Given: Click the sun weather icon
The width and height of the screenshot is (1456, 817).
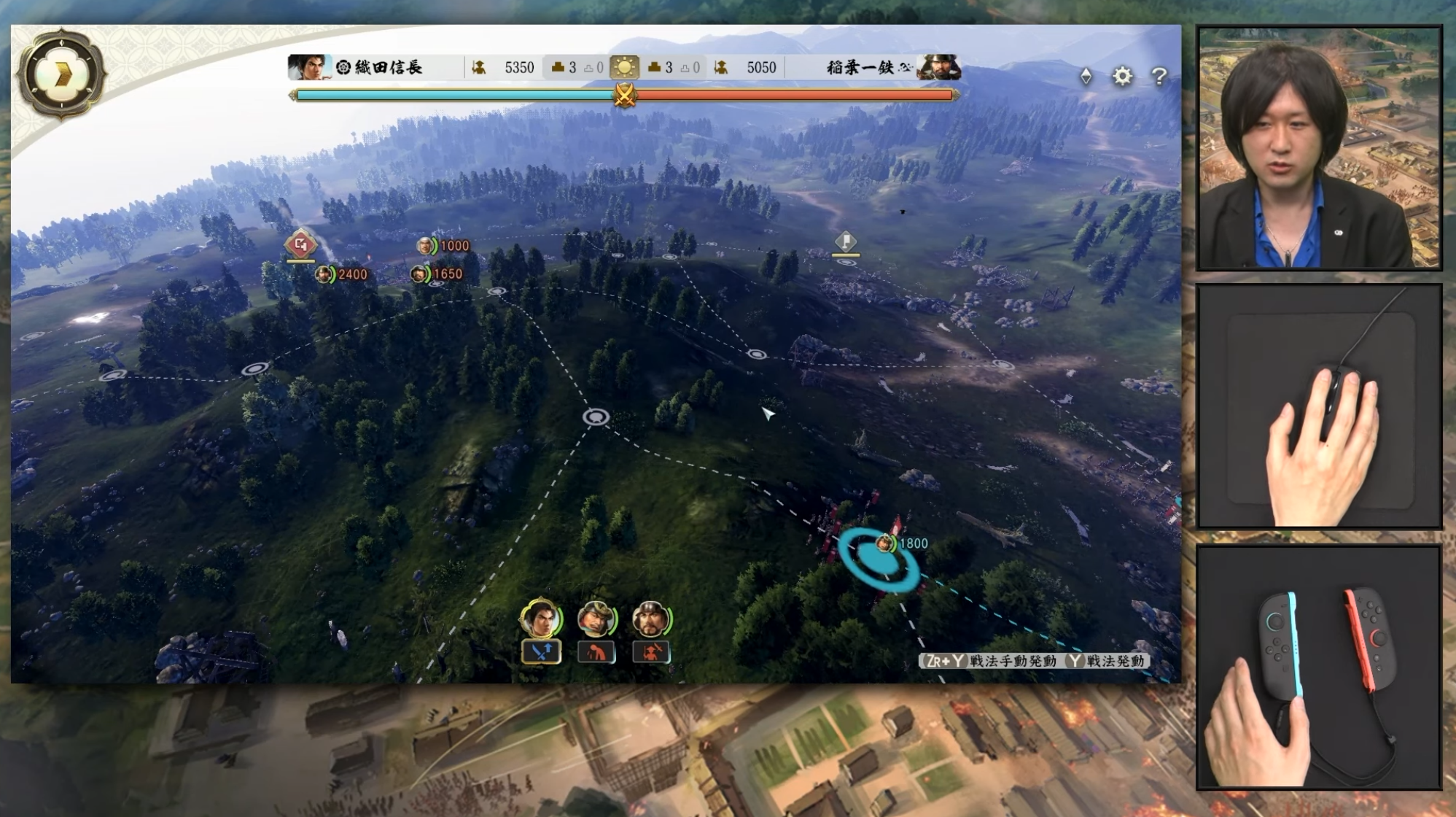Looking at the screenshot, I should click(x=624, y=67).
